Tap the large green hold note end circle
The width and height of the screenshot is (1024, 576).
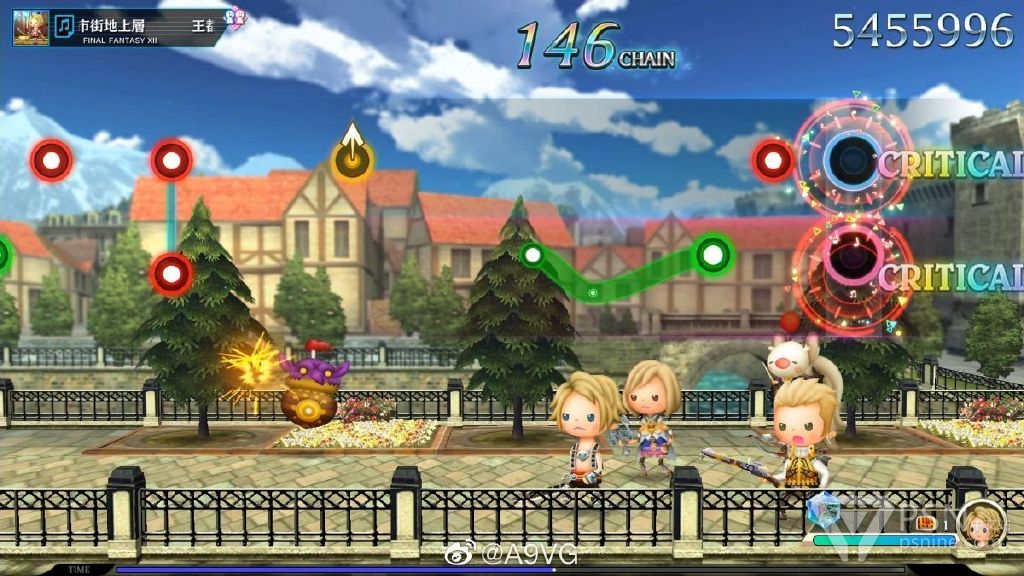pos(712,254)
